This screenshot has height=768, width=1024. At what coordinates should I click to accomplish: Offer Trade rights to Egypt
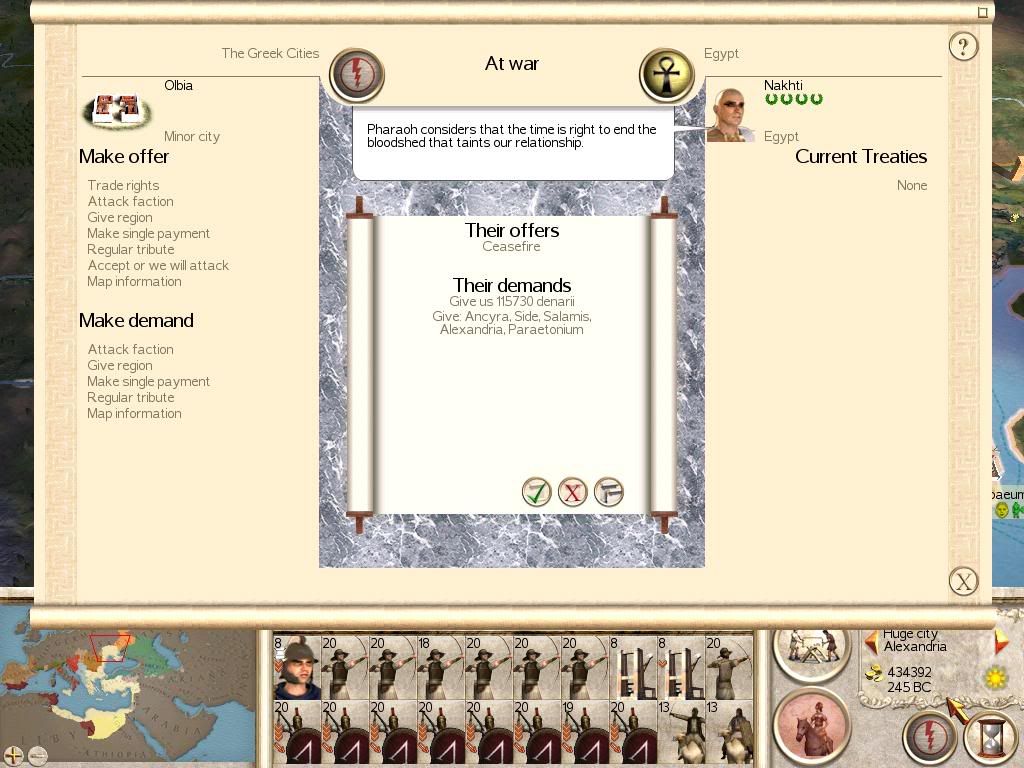click(x=123, y=185)
